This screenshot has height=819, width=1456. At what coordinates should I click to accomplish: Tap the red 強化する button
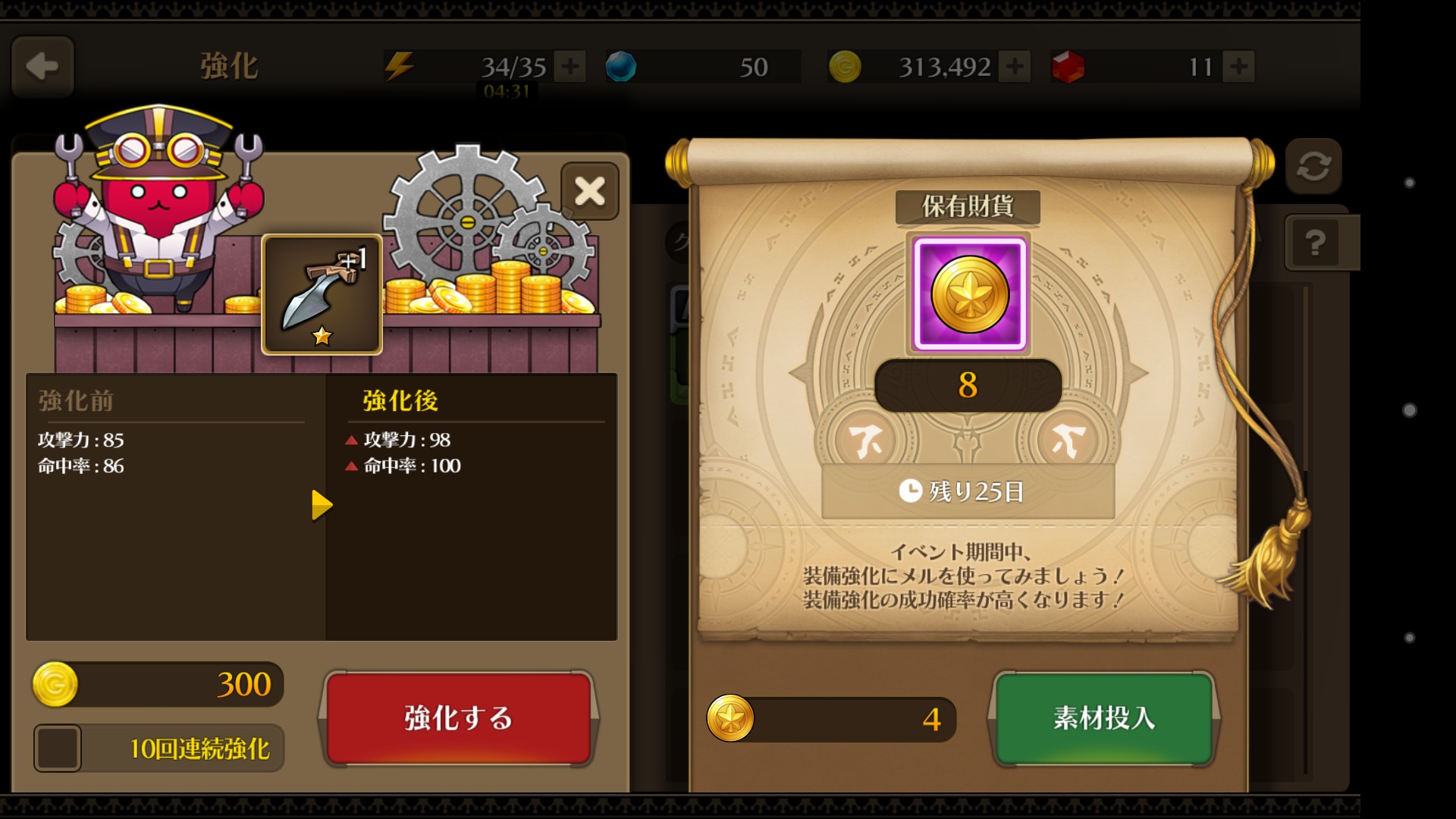pyautogui.click(x=458, y=717)
